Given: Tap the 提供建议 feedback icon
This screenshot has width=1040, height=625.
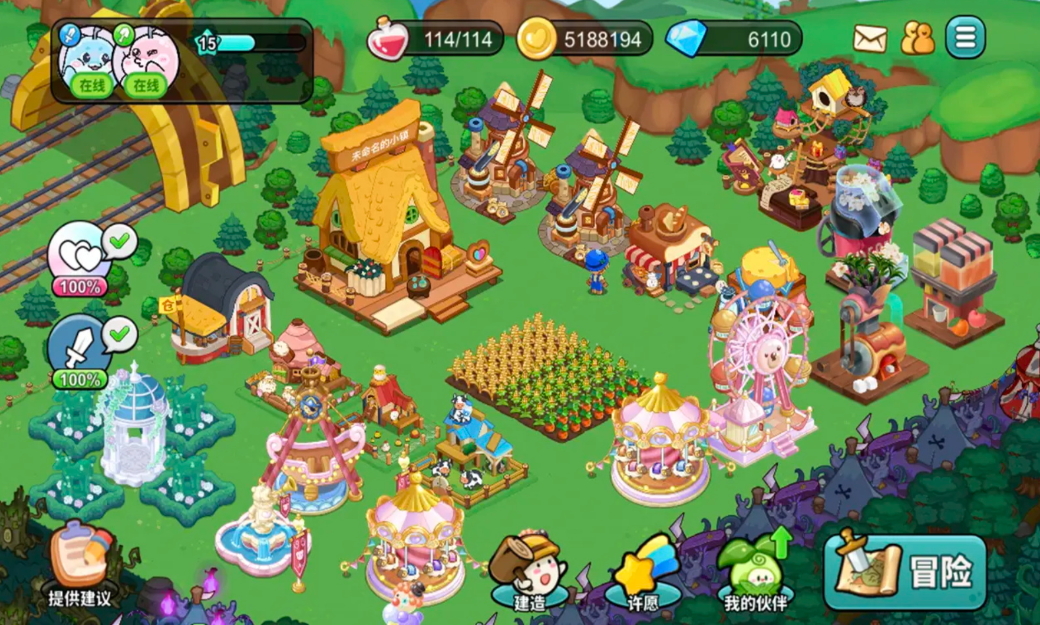Looking at the screenshot, I should point(80,565).
